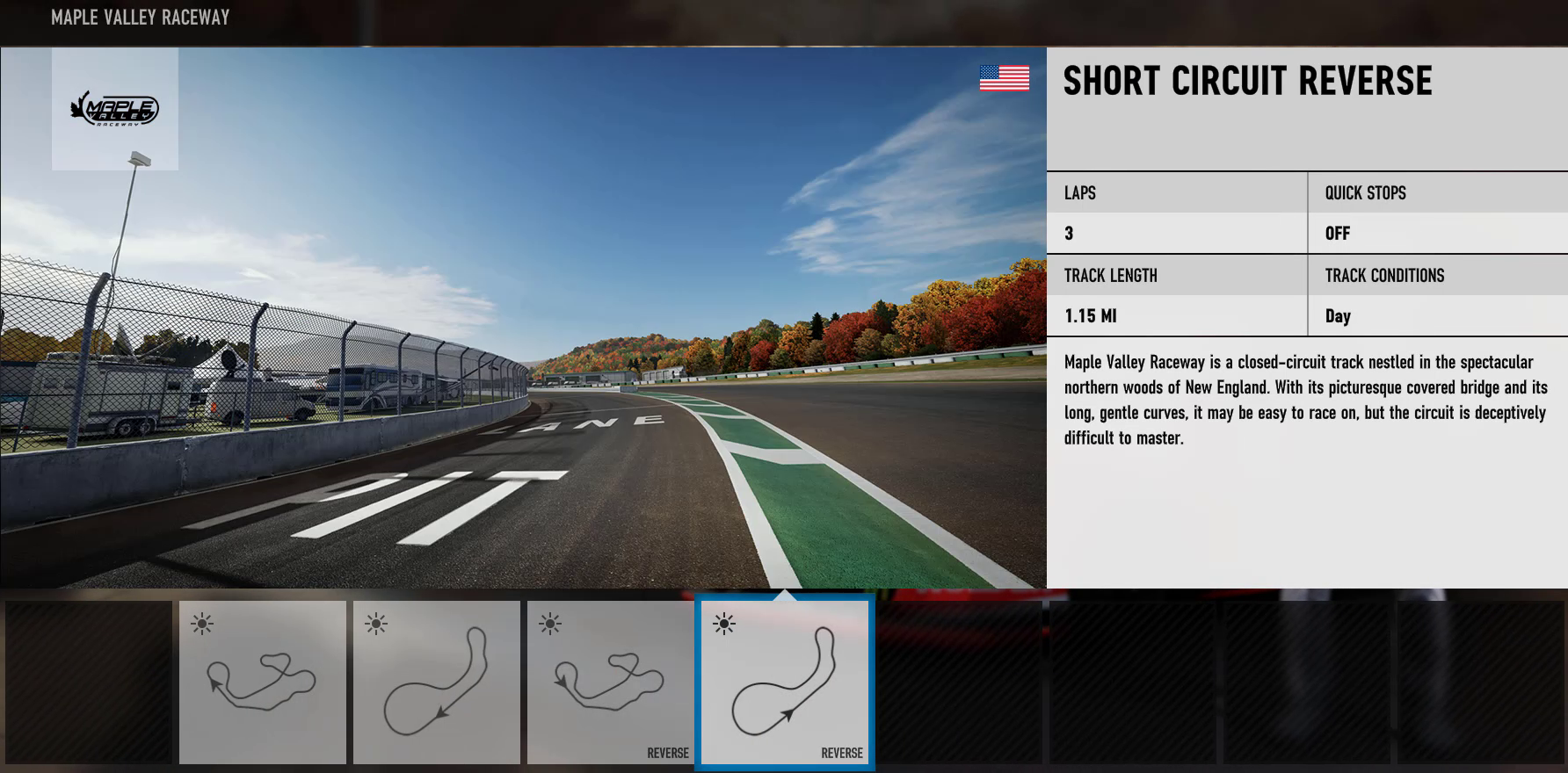Click the sun icon on the second thumbnail
Viewport: 1568px width, 773px height.
point(376,625)
